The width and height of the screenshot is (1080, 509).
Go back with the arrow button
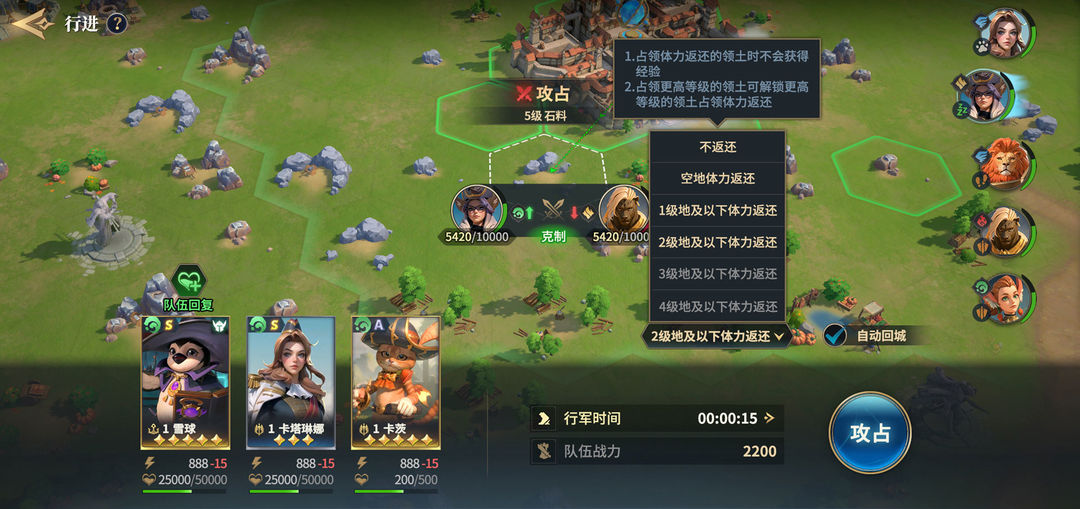[x=30, y=22]
